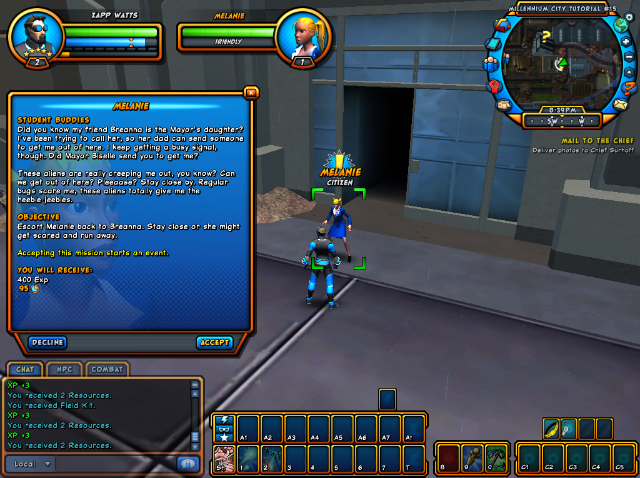Screen dimensions: 640x478
Task: Click Zapp Watts' player portrait
Action: coord(34,35)
